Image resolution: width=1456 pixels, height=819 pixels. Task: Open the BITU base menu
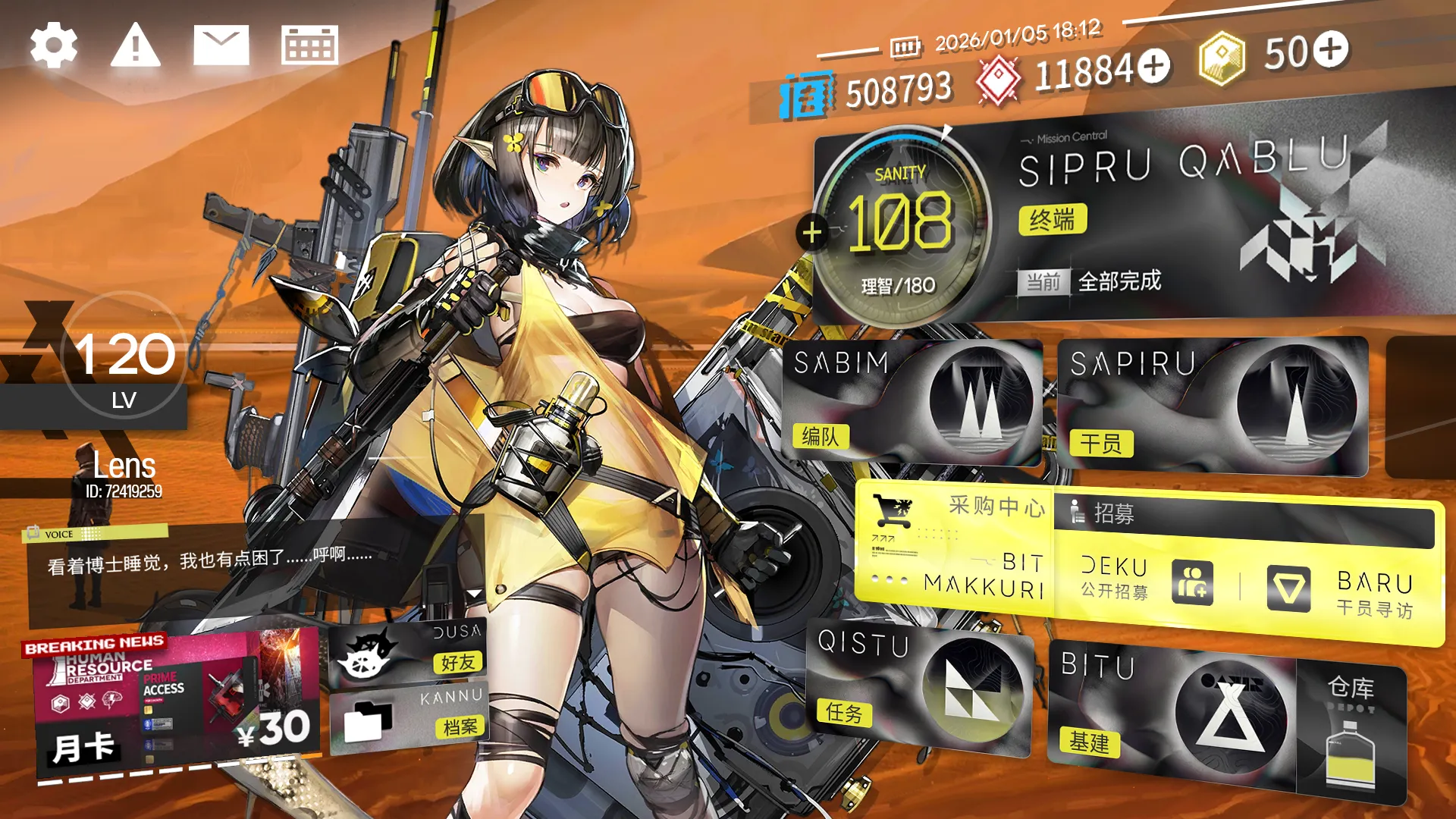coord(1172,709)
